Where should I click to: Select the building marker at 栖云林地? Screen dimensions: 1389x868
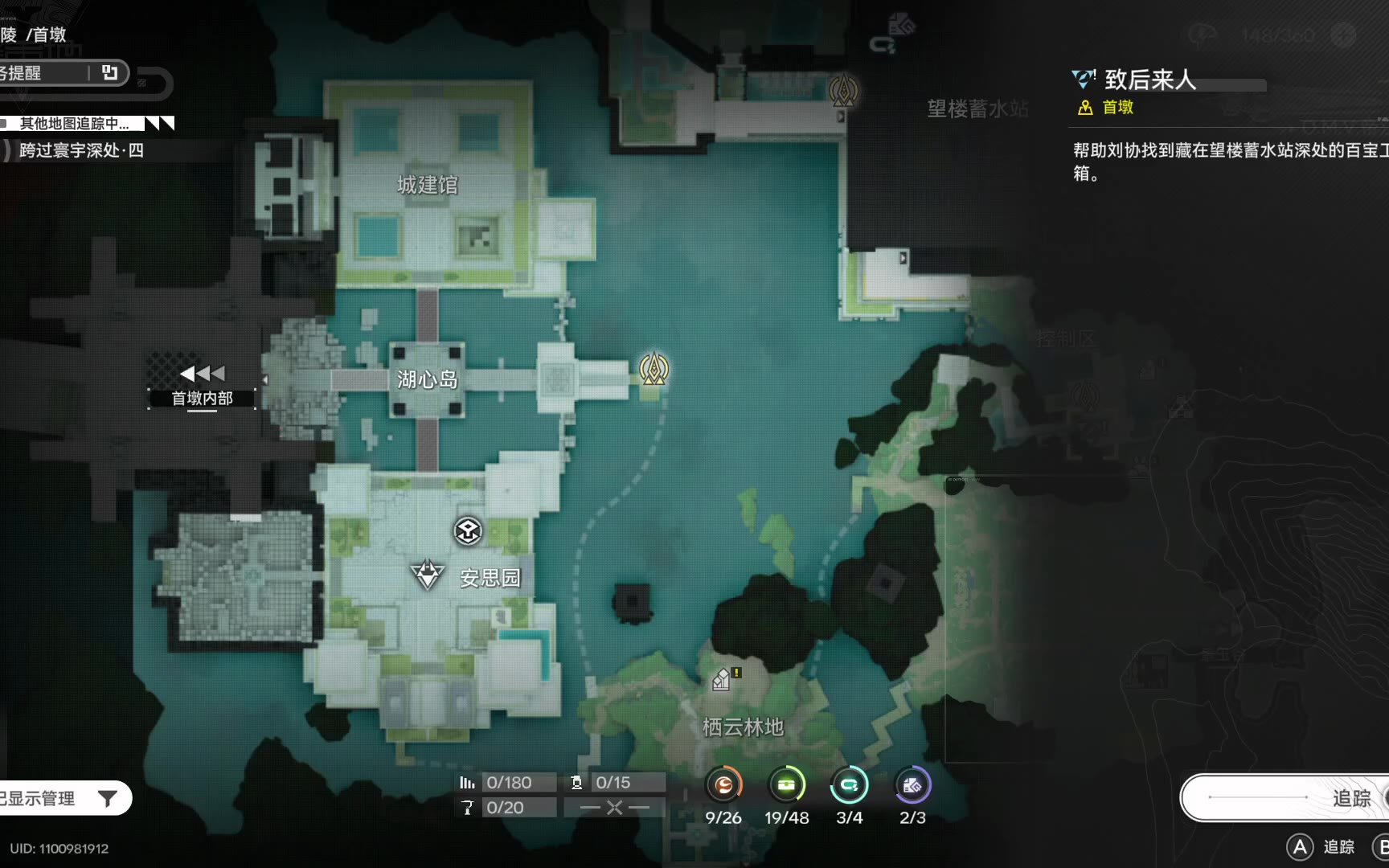[722, 680]
